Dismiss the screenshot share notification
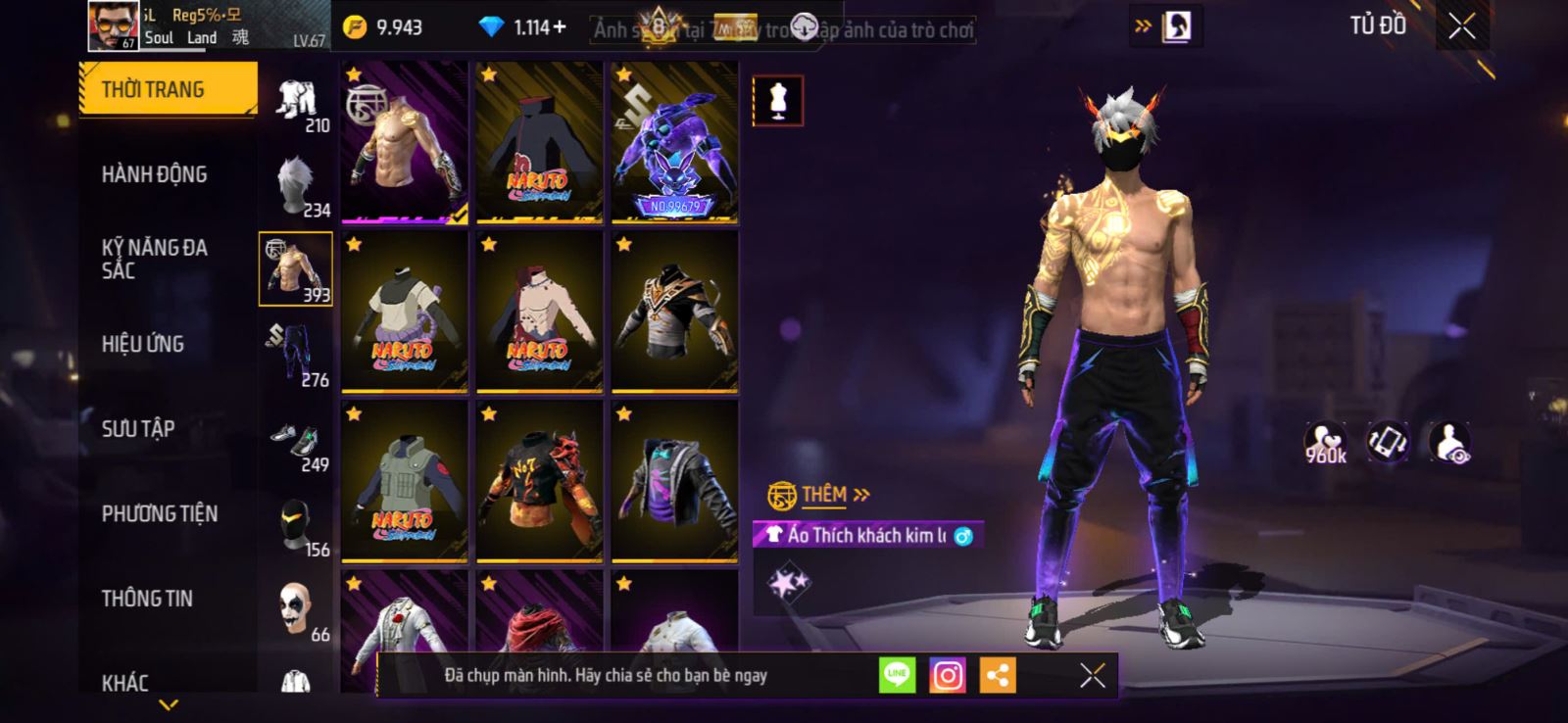Screen dimensions: 1568x723 pyautogui.click(x=1092, y=675)
